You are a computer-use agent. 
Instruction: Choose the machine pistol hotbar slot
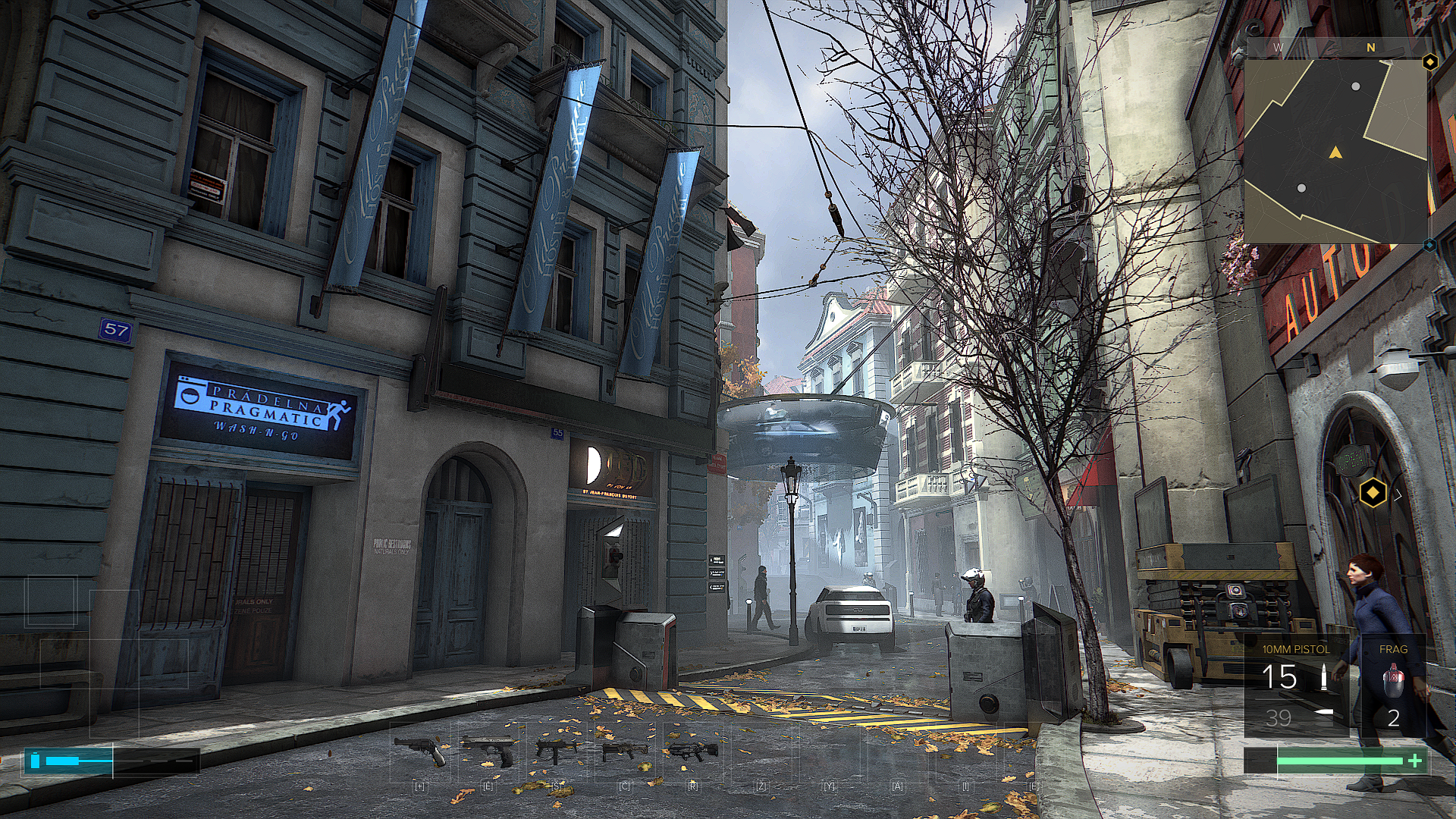556,750
